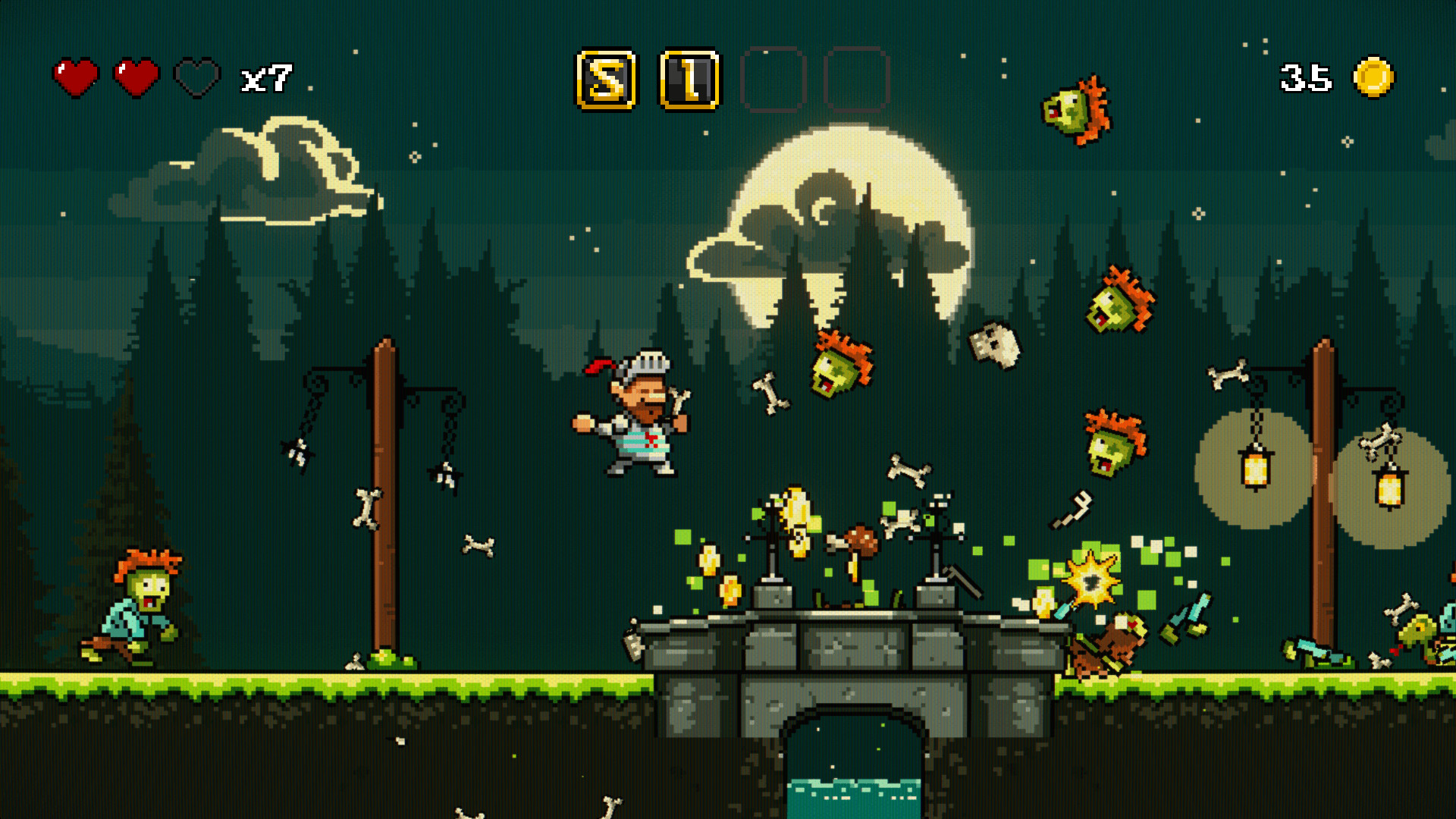The height and width of the screenshot is (819, 1456).
Task: Click the 35 coin total text
Action: [1306, 74]
